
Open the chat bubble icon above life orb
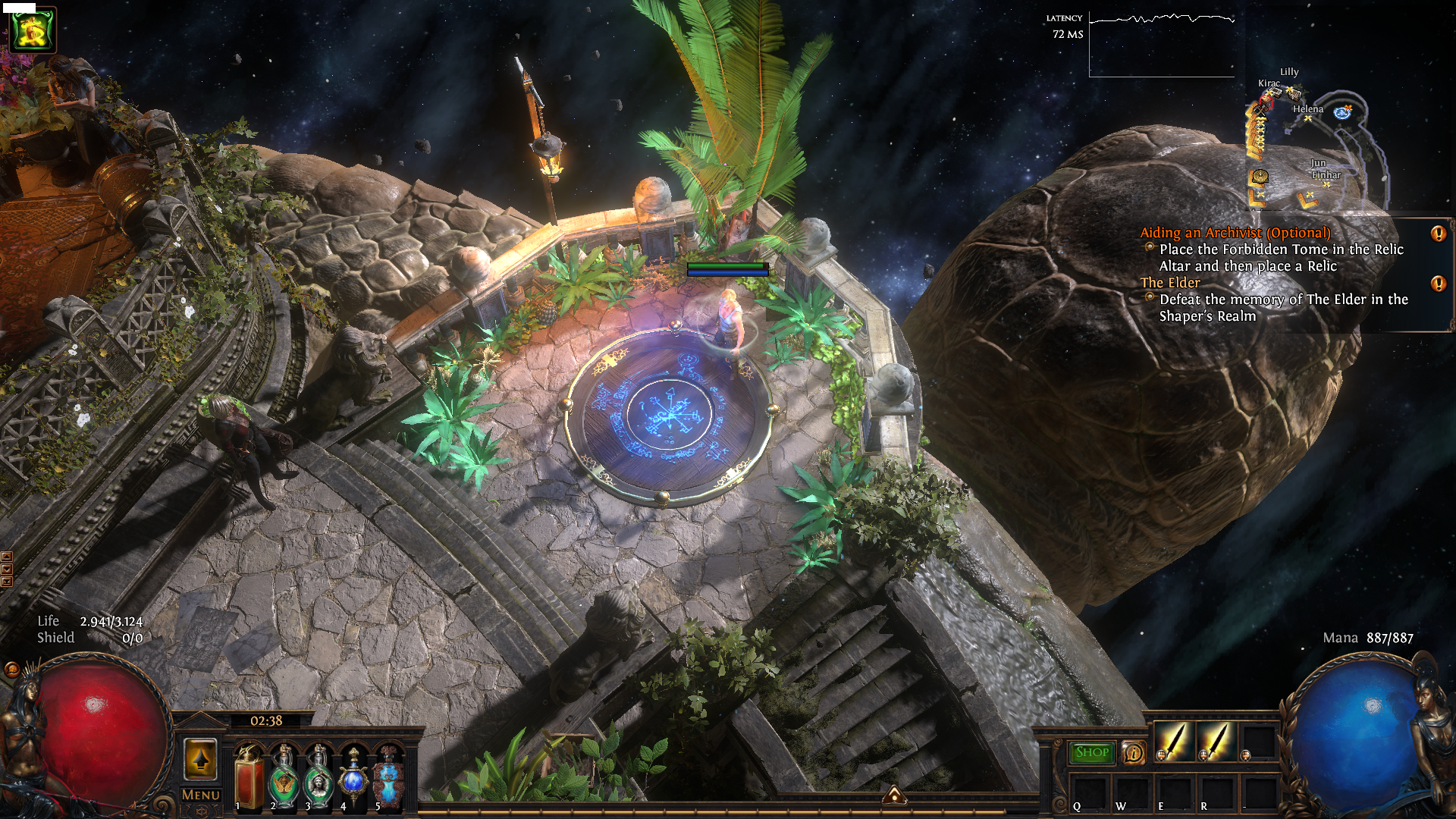(11, 670)
